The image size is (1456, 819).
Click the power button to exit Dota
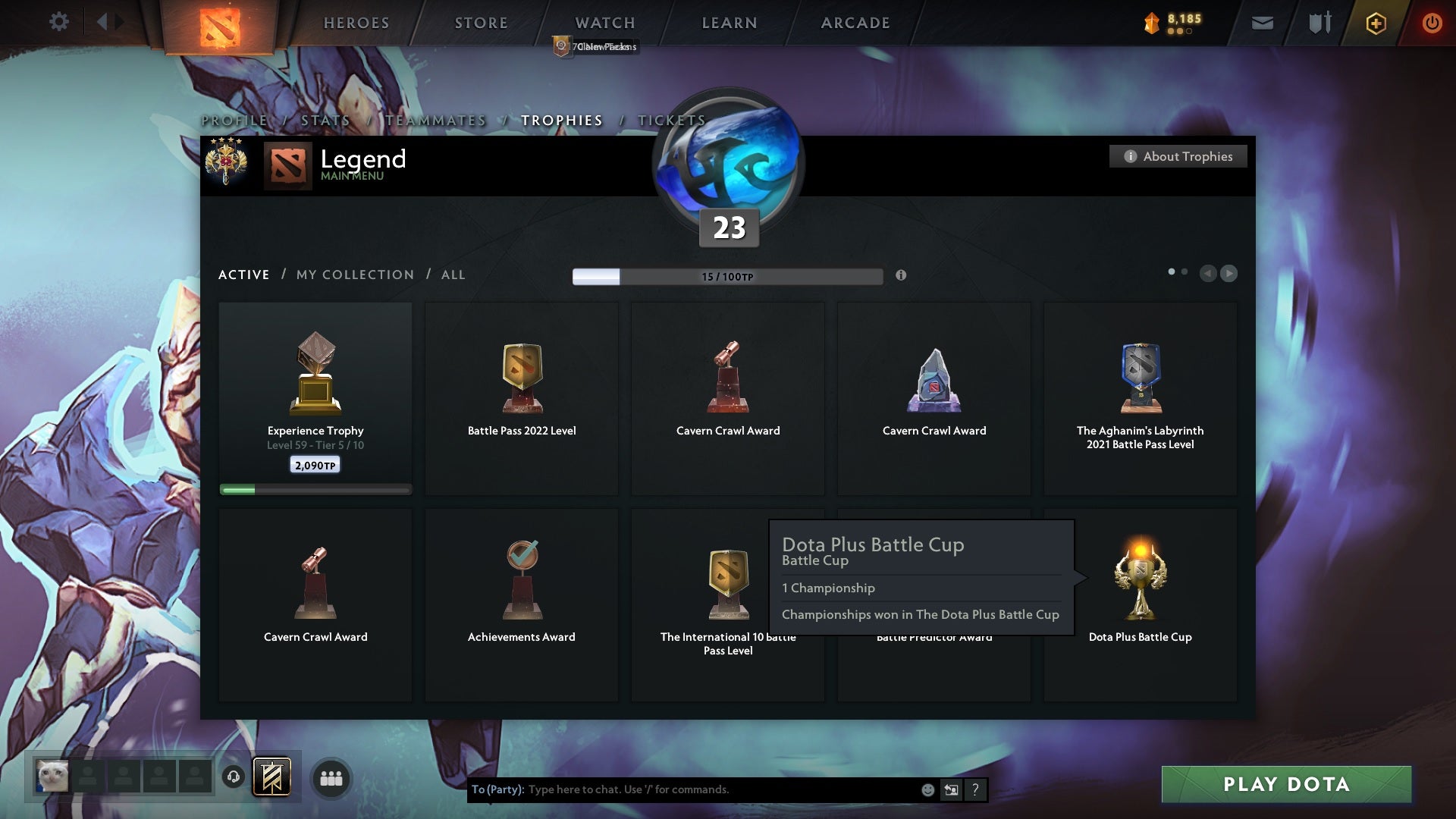tap(1432, 23)
